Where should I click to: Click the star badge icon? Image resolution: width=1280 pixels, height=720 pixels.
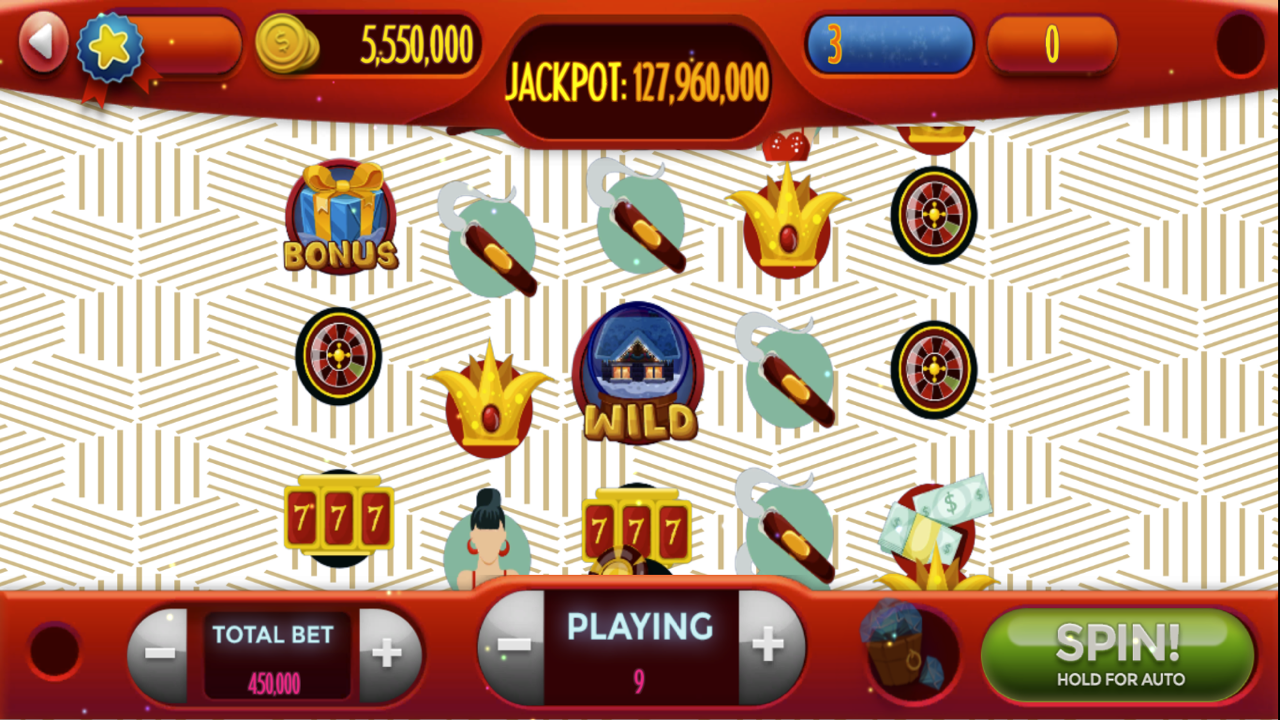pyautogui.click(x=109, y=48)
